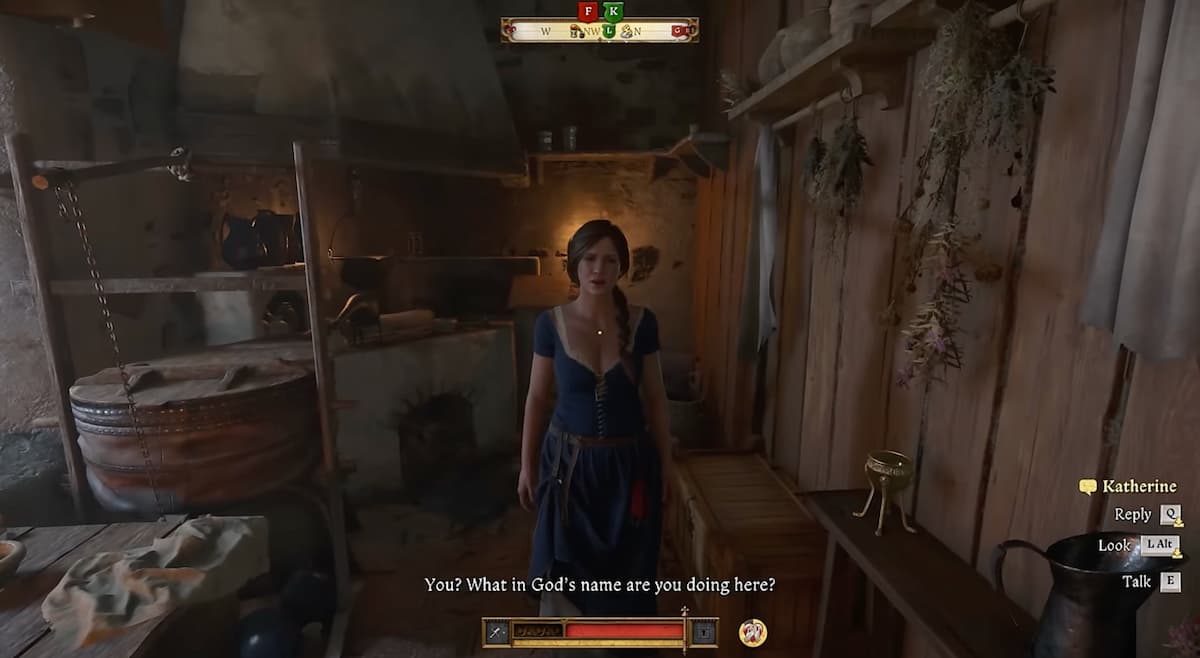Screen dimensions: 1200x658
Task: Click the slot right of the health bar
Action: click(x=703, y=632)
